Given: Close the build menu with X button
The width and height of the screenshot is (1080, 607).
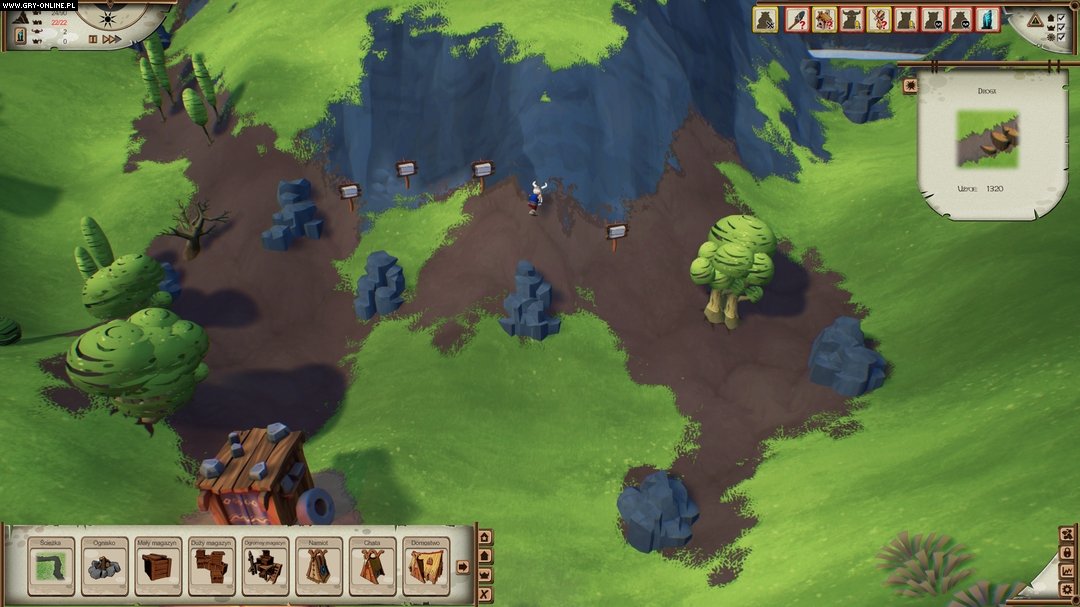Looking at the screenshot, I should (x=486, y=595).
